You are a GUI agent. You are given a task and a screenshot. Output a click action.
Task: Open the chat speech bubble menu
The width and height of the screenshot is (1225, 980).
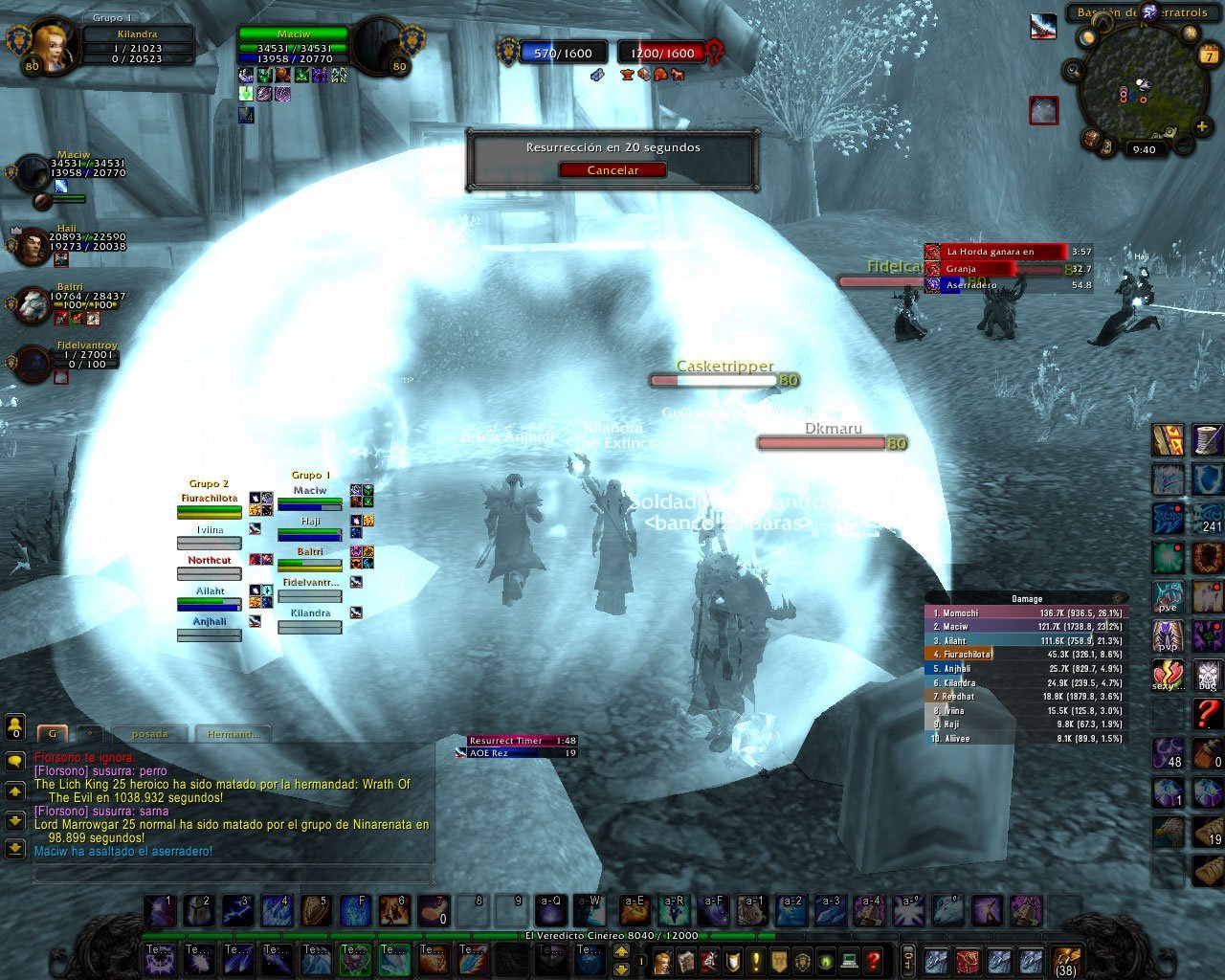pos(15,761)
